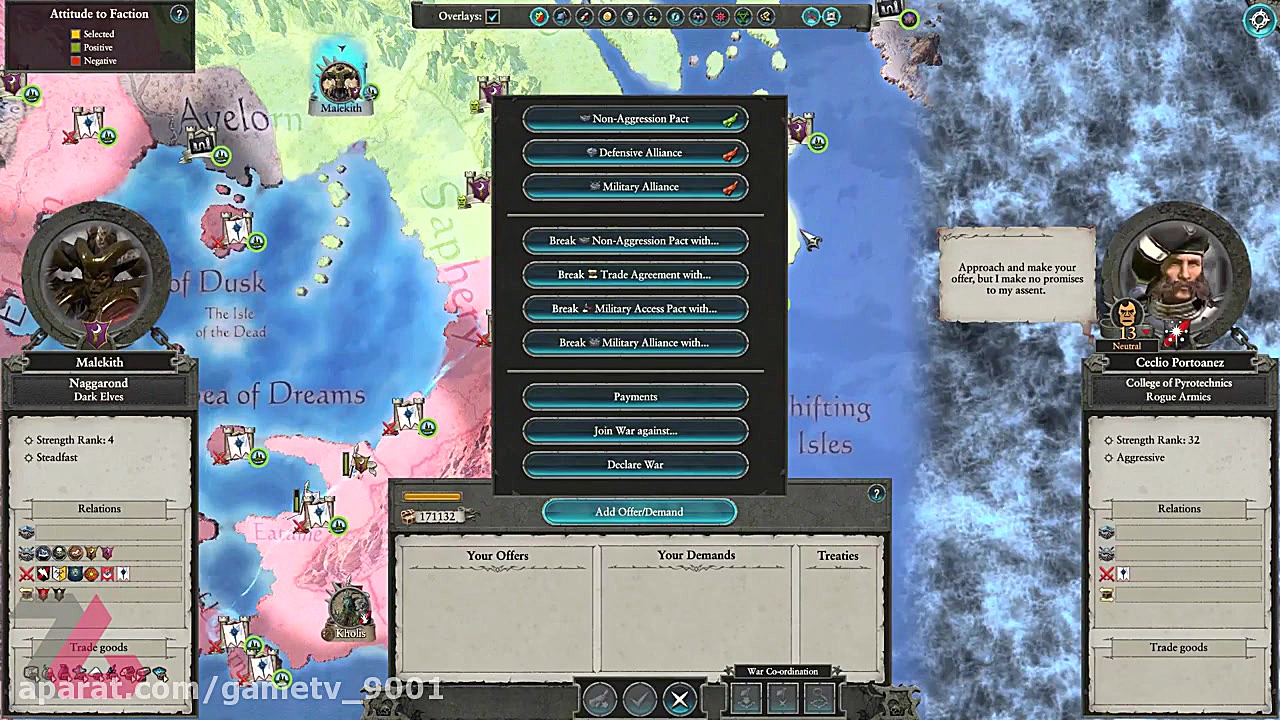Viewport: 1280px width, 720px height.
Task: Click the cancel X button at the bottom
Action: [679, 699]
